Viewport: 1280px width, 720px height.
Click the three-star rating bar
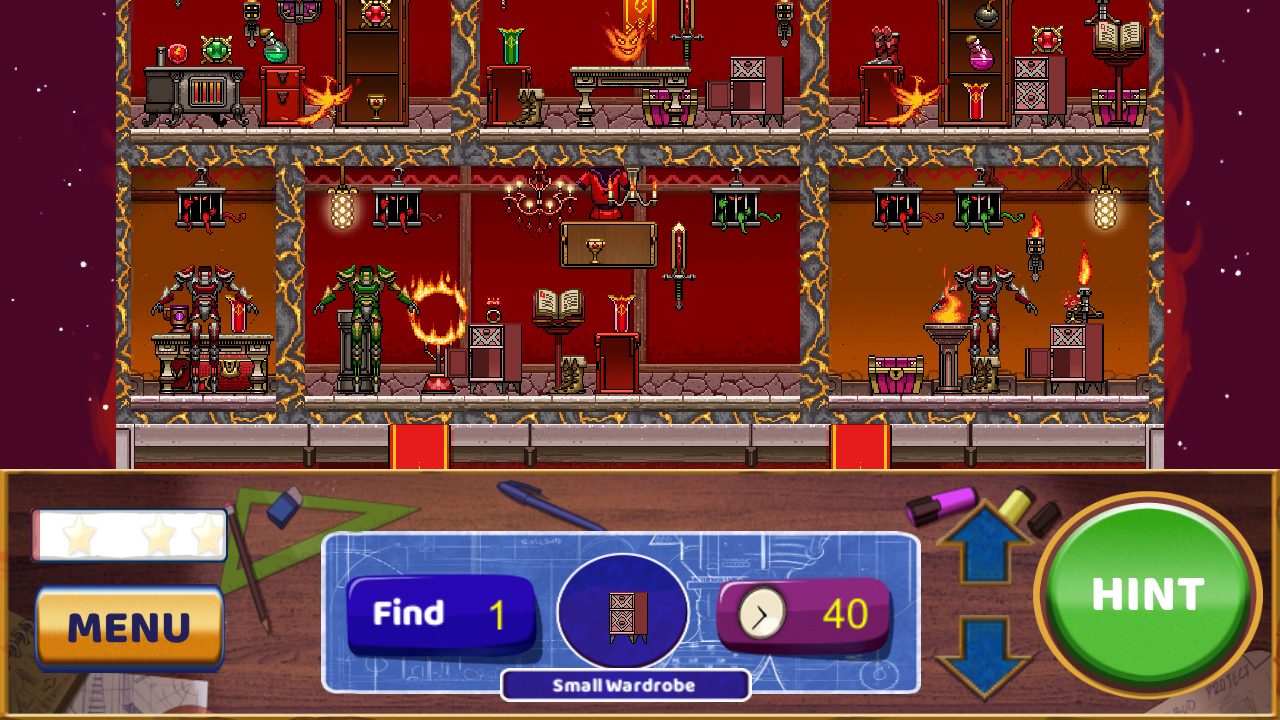[130, 535]
